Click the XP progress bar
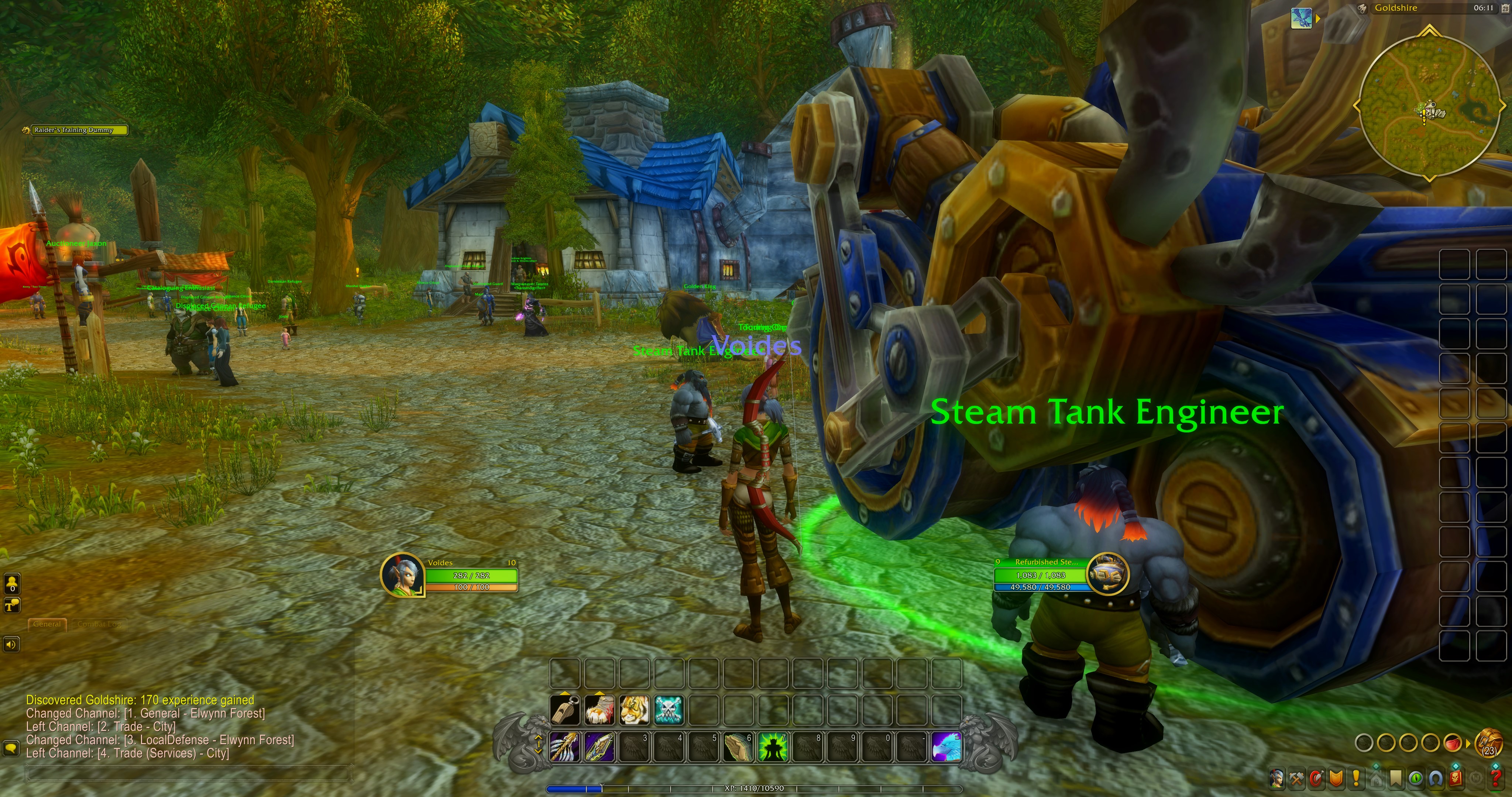The height and width of the screenshot is (797, 1512). pyautogui.click(x=757, y=788)
